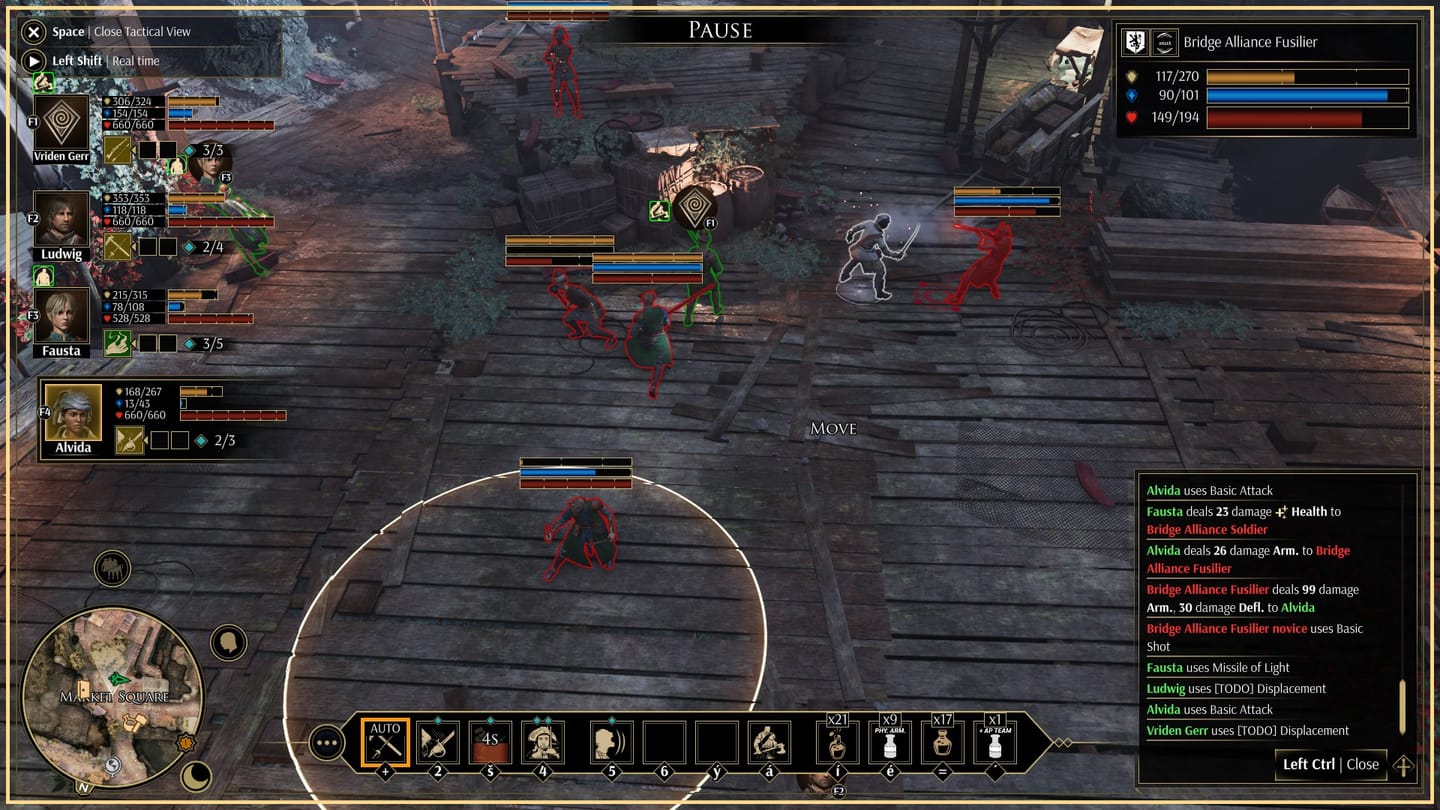Switch to real time mode
1440x810 pixels.
34,61
